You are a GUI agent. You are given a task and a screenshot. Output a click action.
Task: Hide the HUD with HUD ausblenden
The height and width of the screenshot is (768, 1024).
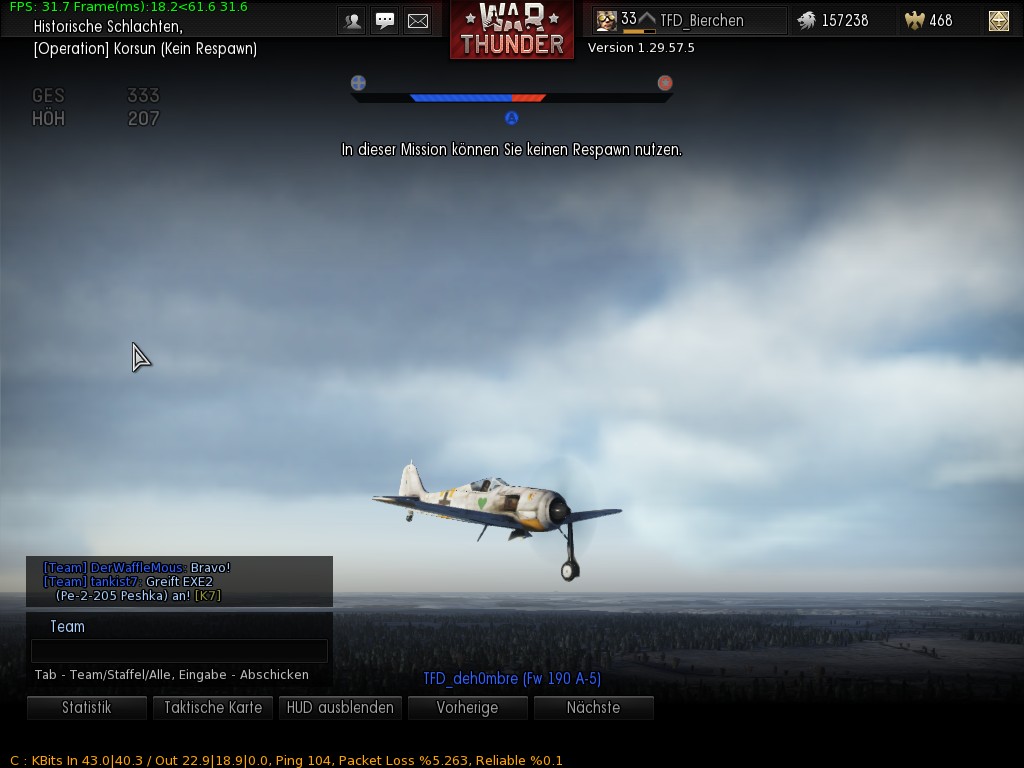pyautogui.click(x=340, y=708)
